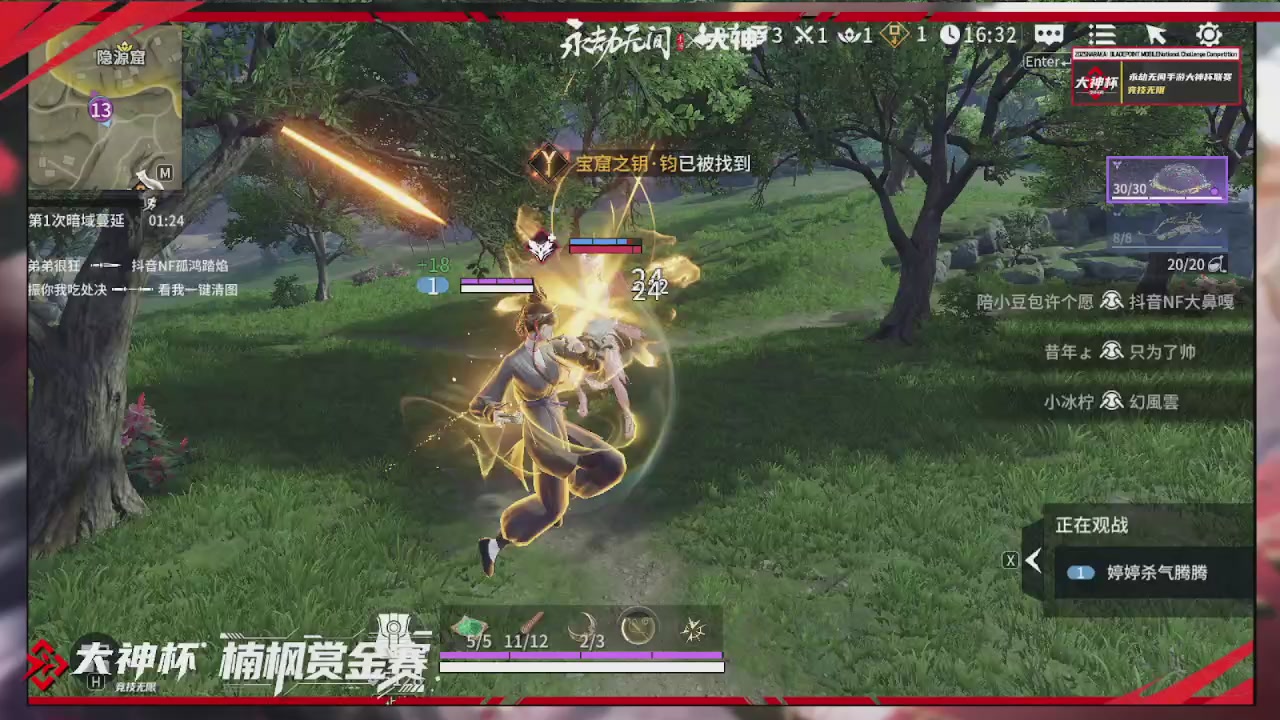Activate the ultimate skill burst icon
Viewport: 1280px width, 720px height.
tap(692, 627)
